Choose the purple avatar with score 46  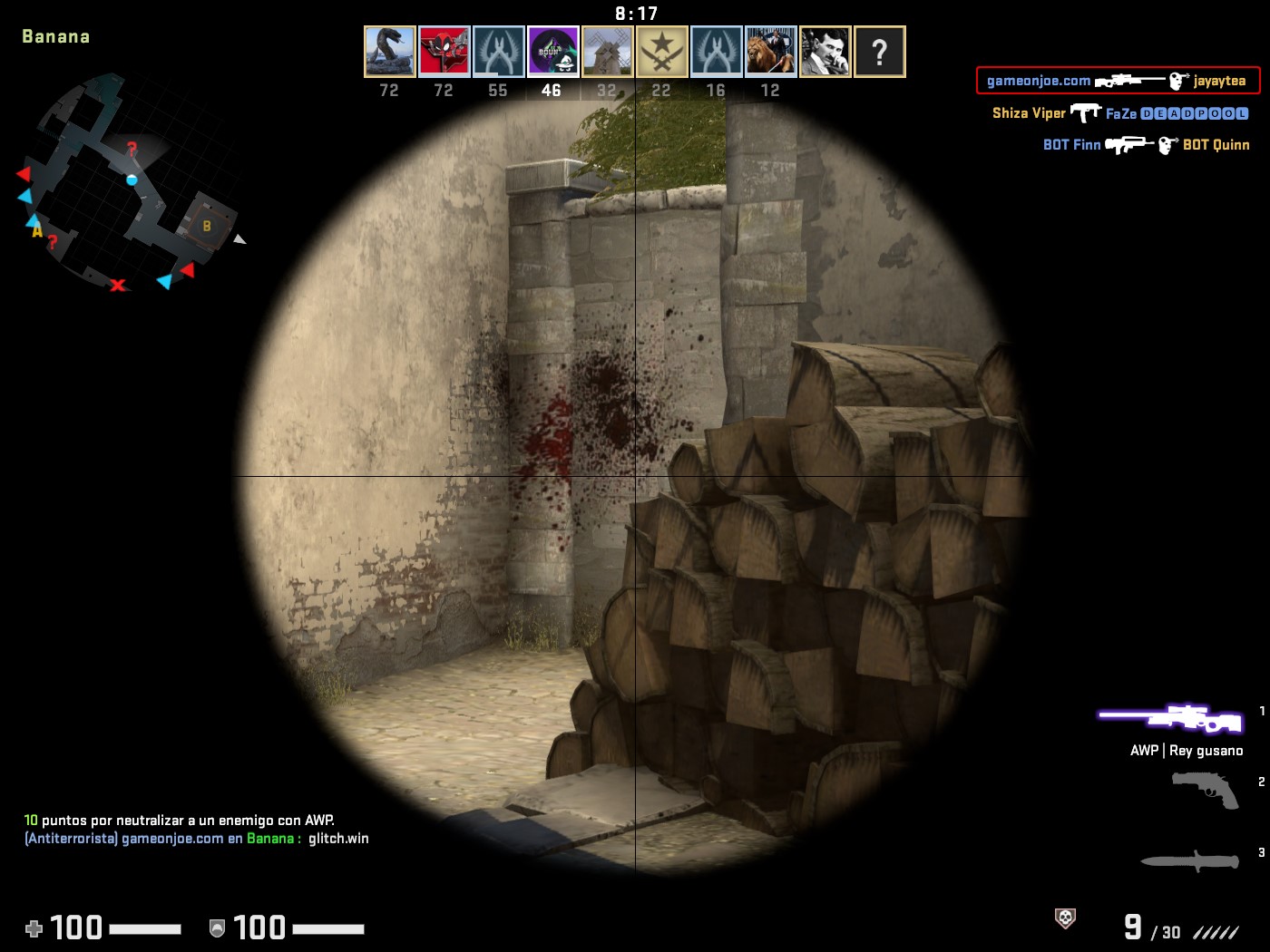[x=552, y=52]
